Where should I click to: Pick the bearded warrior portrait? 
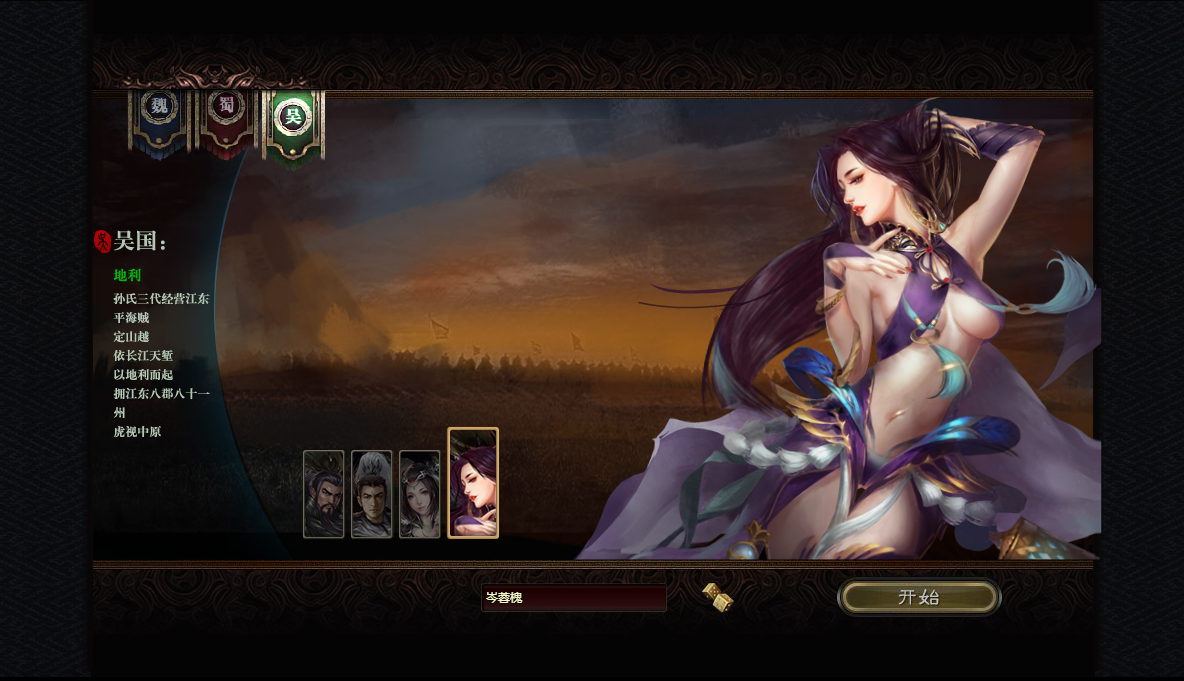click(324, 494)
